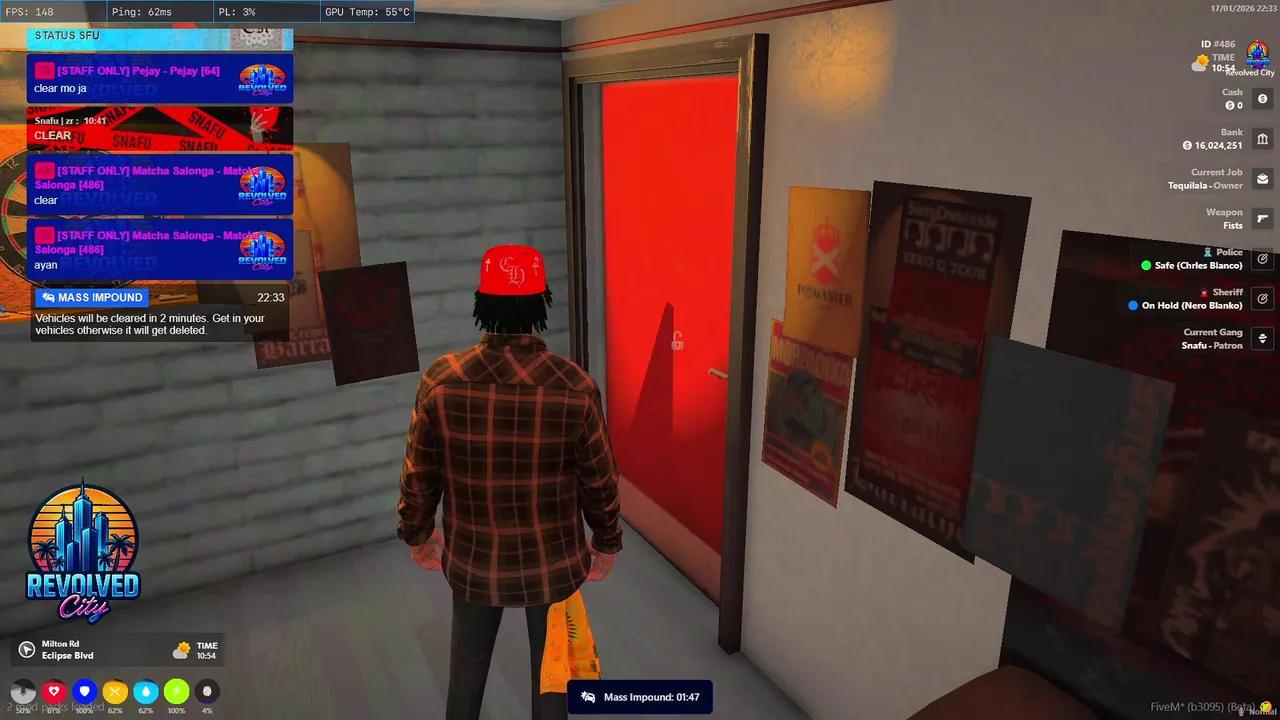Toggle the voice indicator at bottom left
1280x720 pixels.
click(x=24, y=690)
